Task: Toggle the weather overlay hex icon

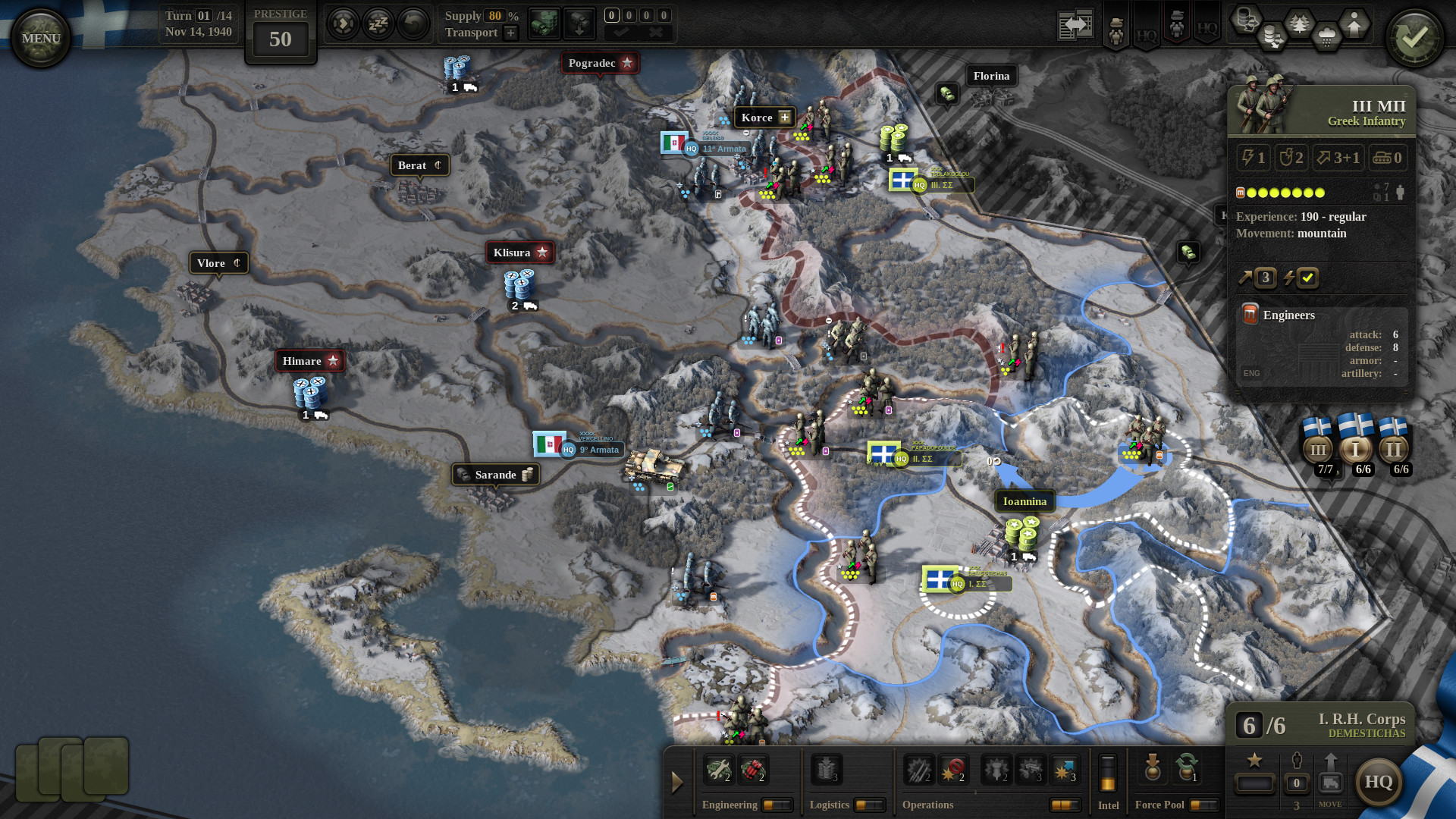Action: coord(1328,35)
